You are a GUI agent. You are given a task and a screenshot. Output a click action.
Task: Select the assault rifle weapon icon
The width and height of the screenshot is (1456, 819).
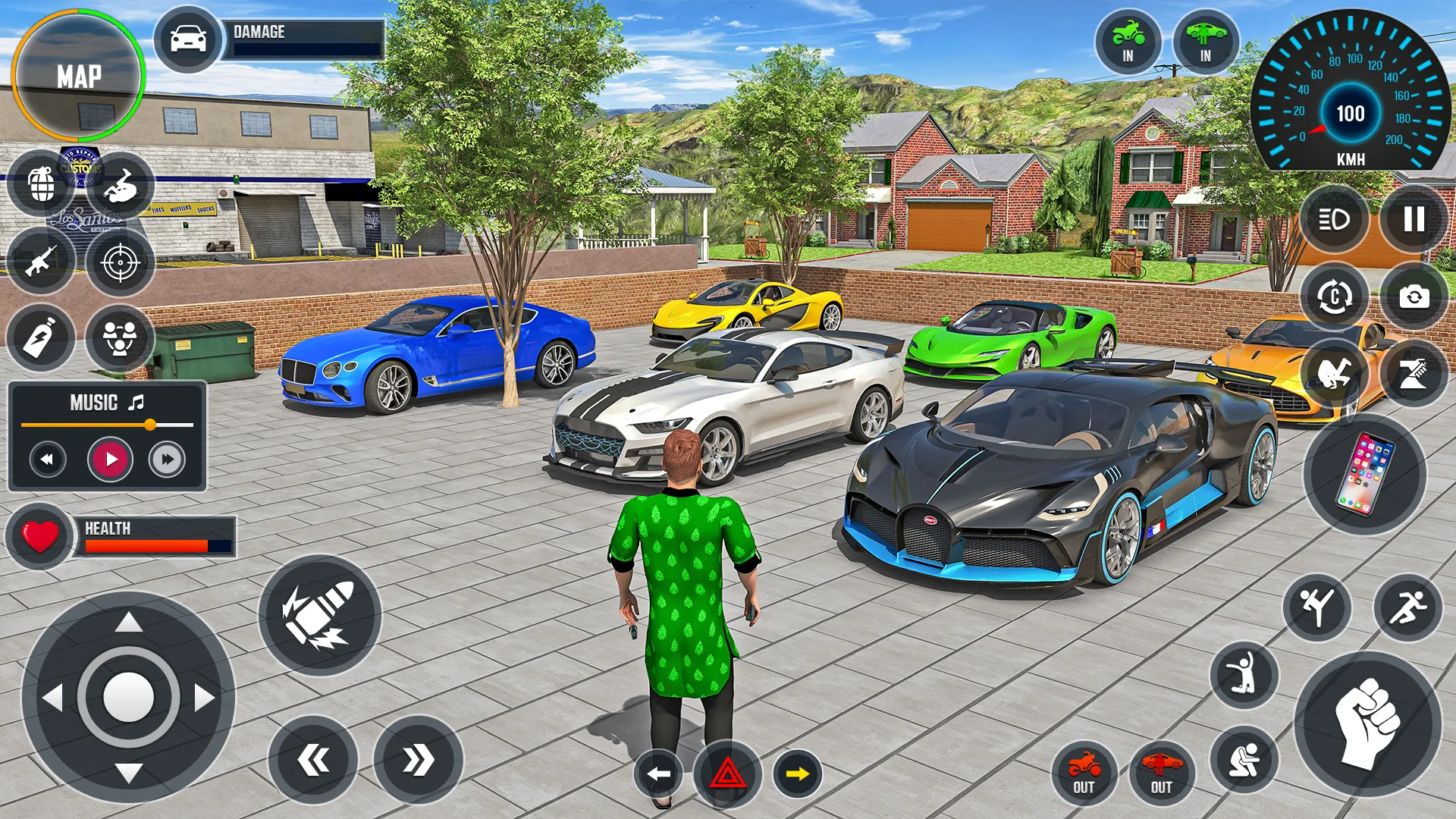coord(41,262)
